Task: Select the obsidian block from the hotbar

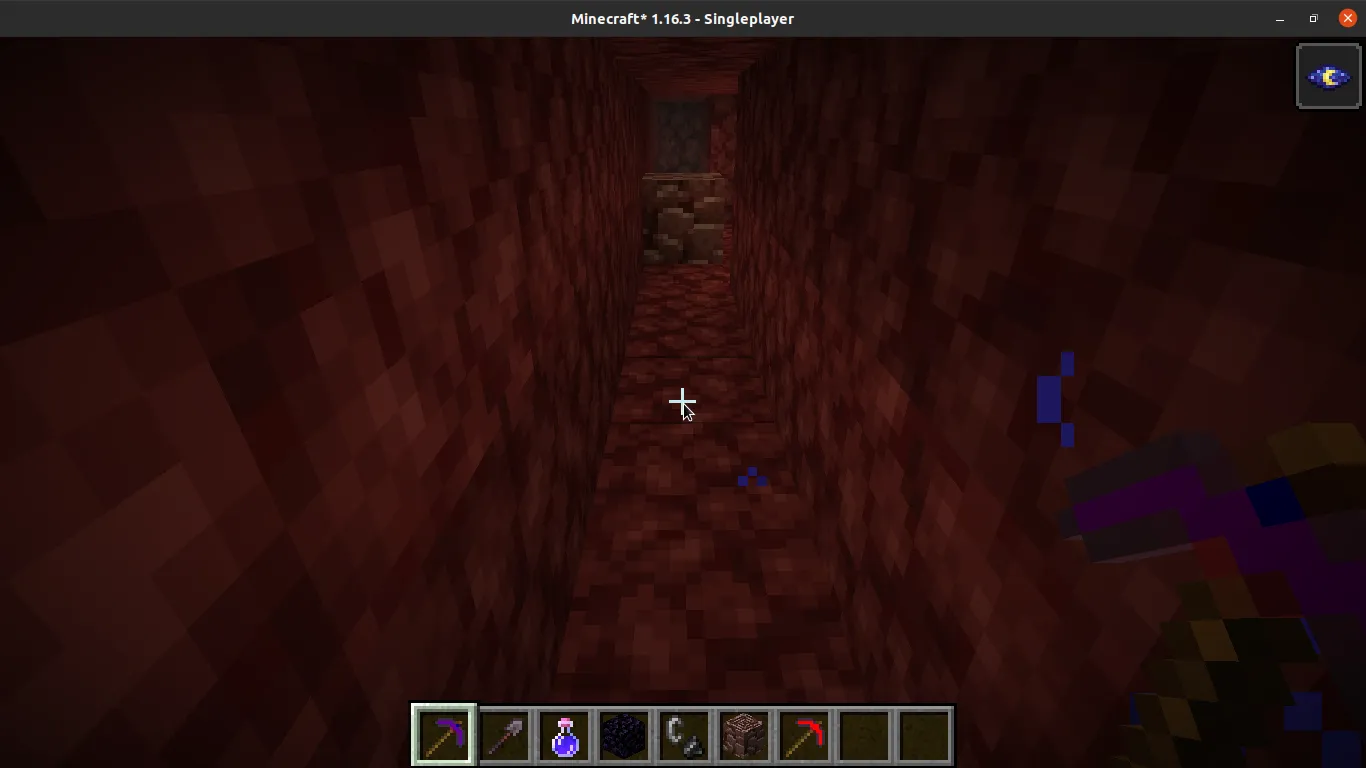Action: click(x=623, y=735)
